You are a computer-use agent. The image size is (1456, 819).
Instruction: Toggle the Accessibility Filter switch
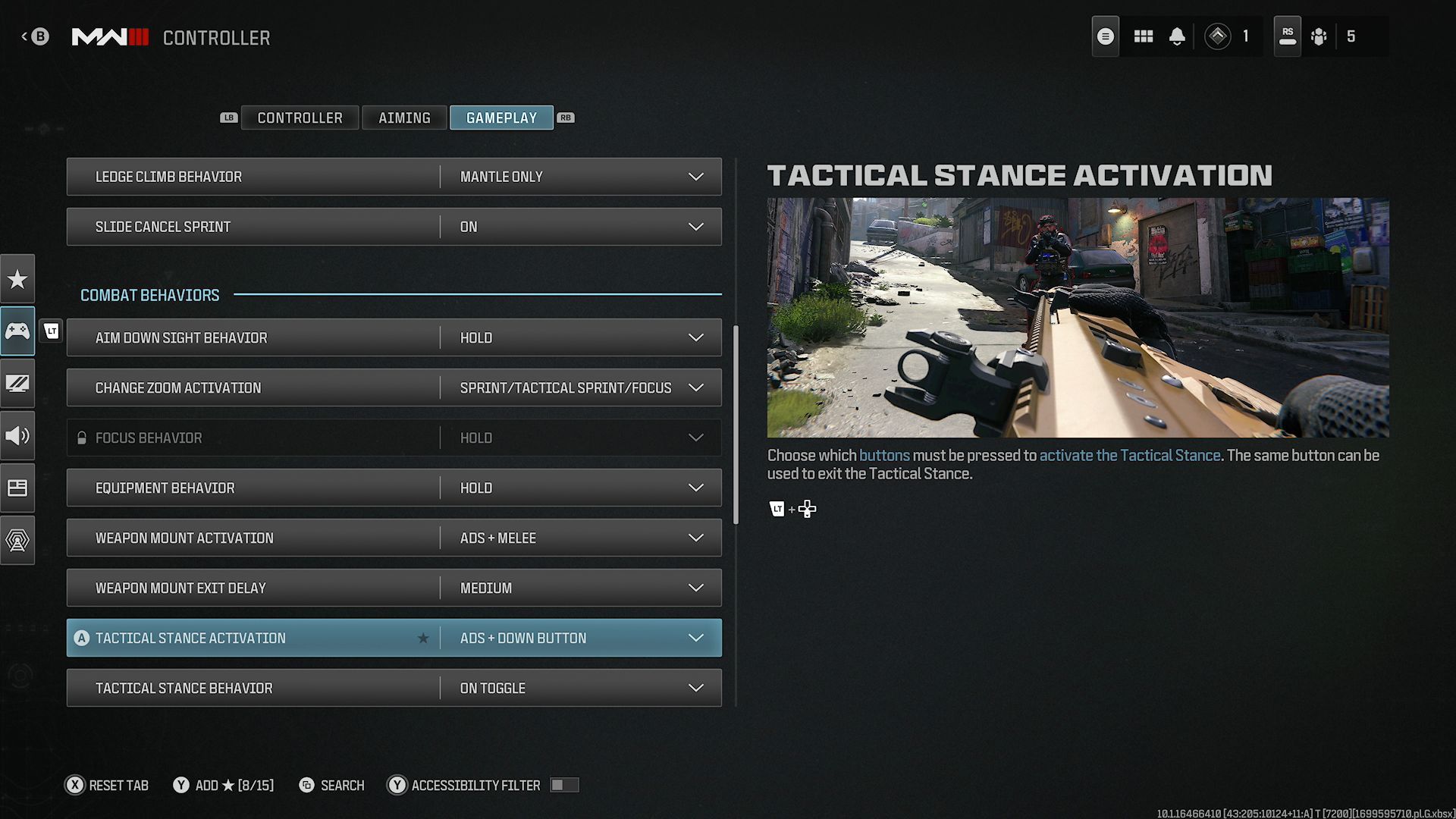pyautogui.click(x=564, y=785)
